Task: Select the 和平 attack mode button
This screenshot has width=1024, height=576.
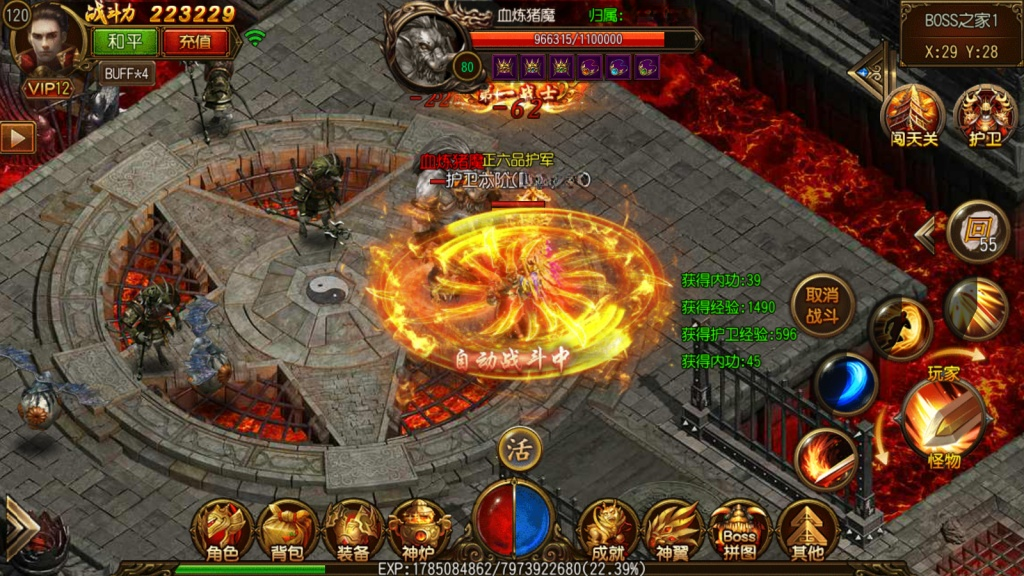Action: (125, 42)
